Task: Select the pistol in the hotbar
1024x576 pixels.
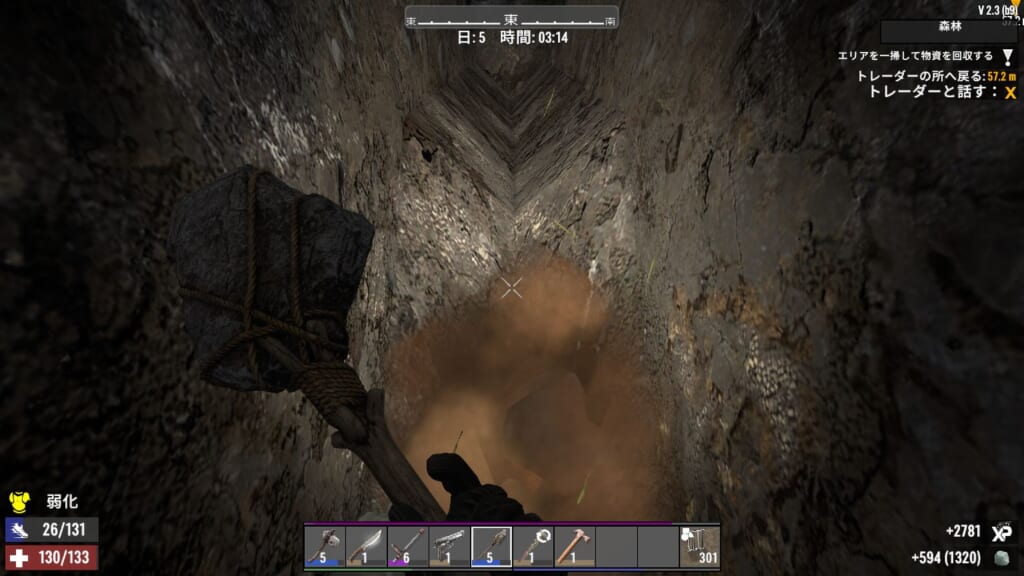Action: pyautogui.click(x=449, y=547)
